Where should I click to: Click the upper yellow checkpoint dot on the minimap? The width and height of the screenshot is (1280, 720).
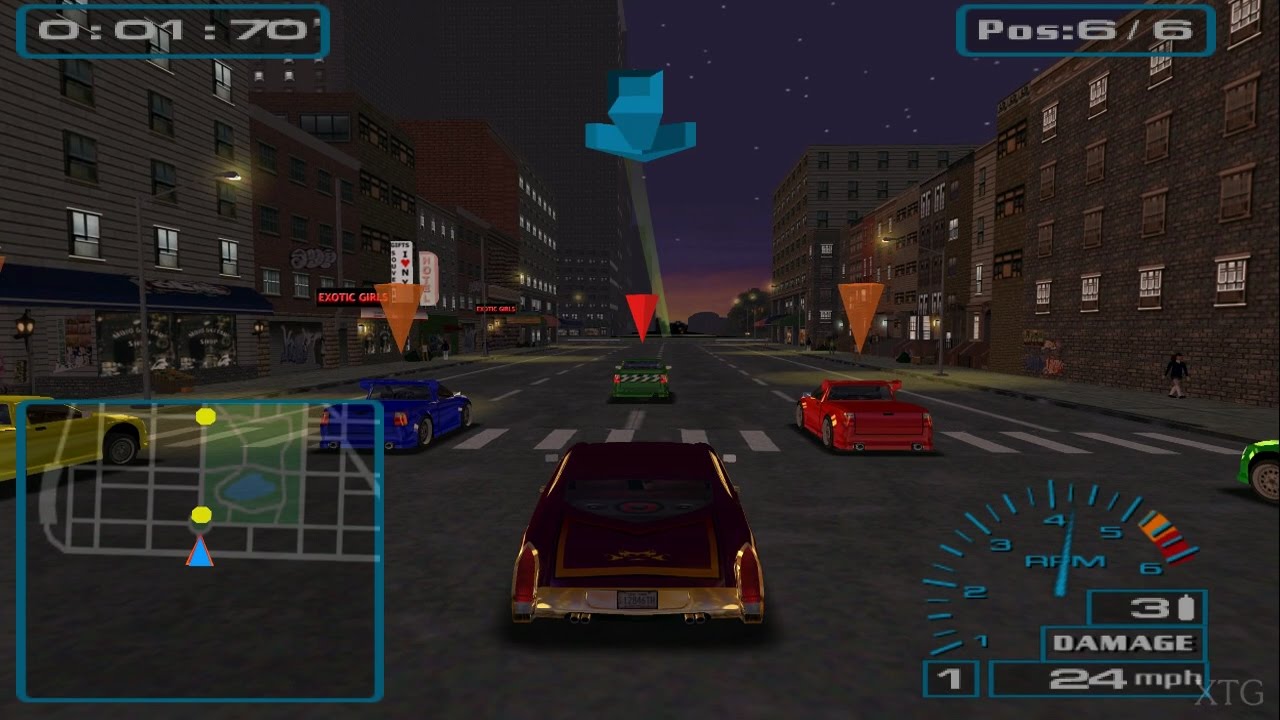pyautogui.click(x=209, y=418)
